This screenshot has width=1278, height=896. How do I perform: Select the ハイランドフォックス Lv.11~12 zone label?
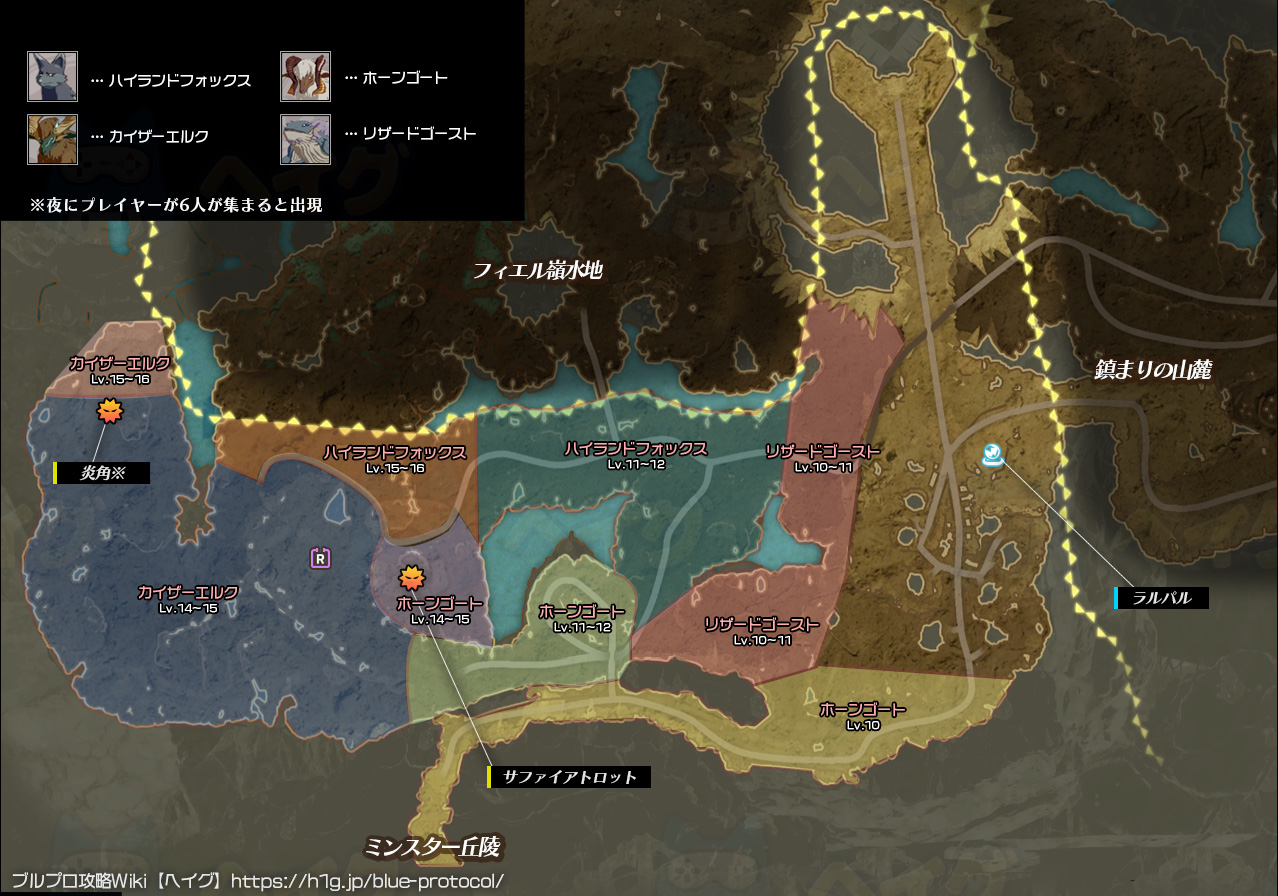(635, 455)
